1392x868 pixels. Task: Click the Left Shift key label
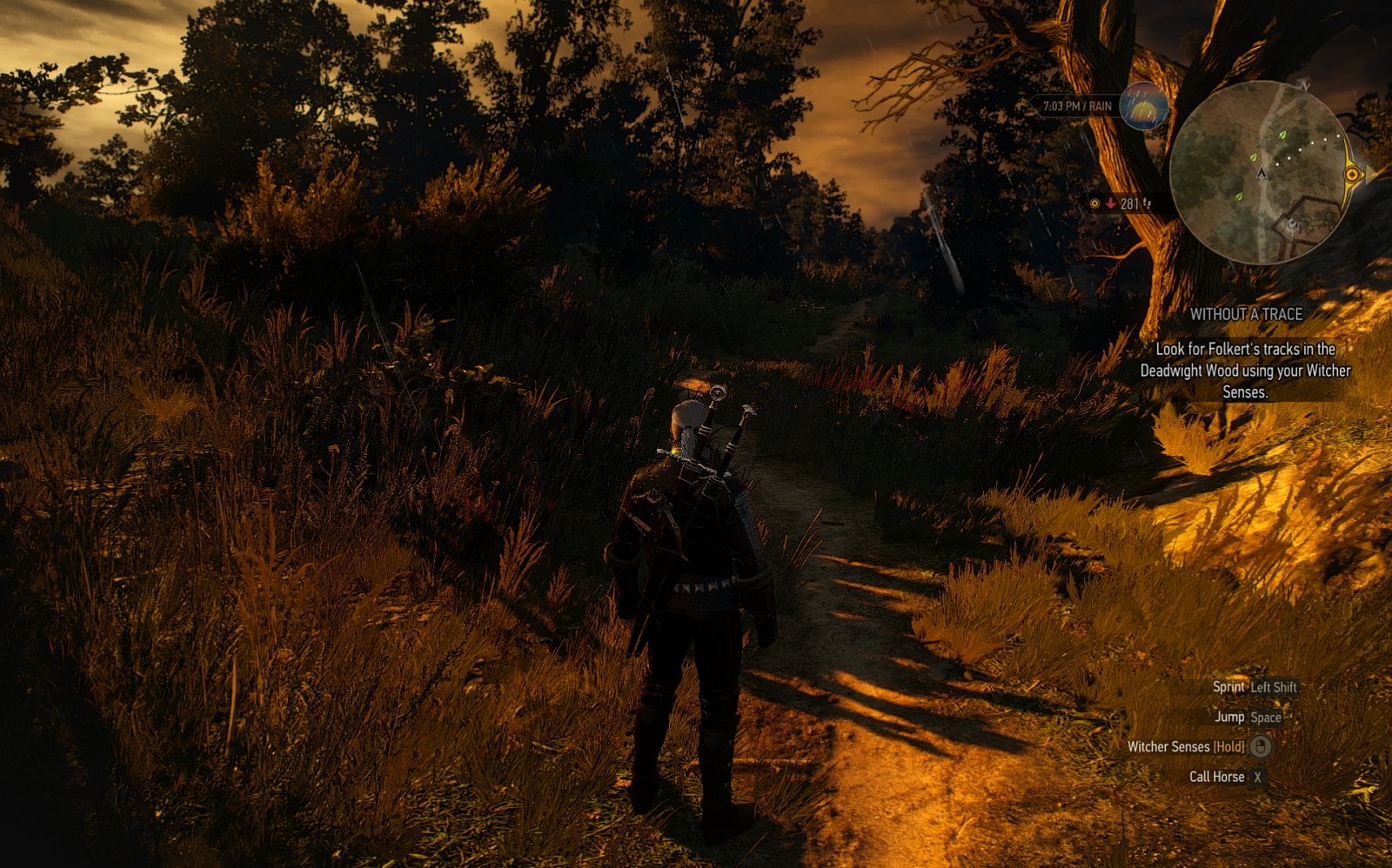[x=1273, y=688]
